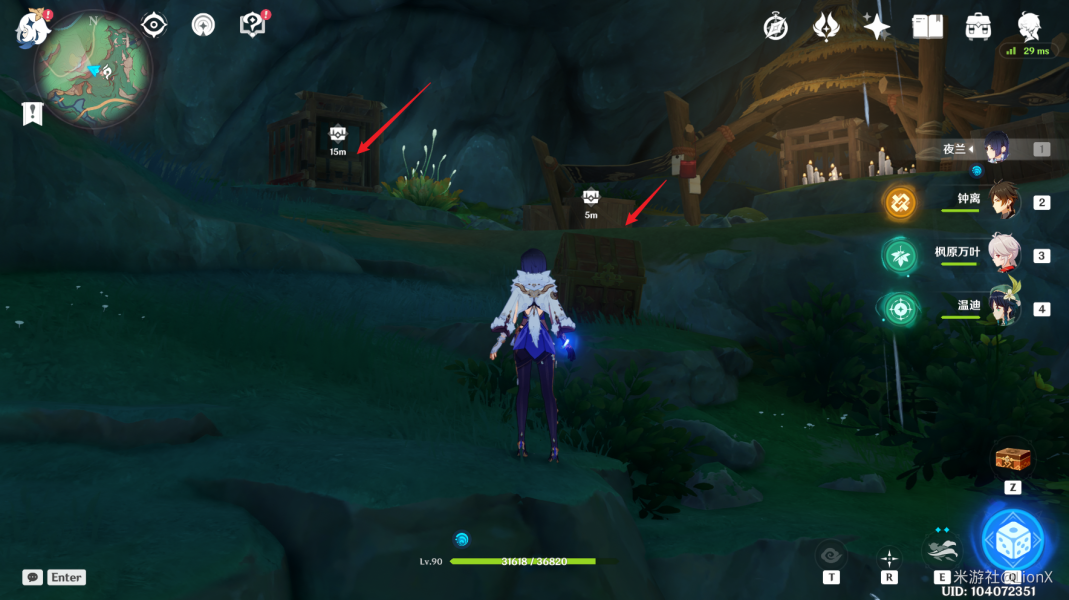1069x600 pixels.
Task: Use the treasure chest gadget
Action: click(x=1012, y=460)
